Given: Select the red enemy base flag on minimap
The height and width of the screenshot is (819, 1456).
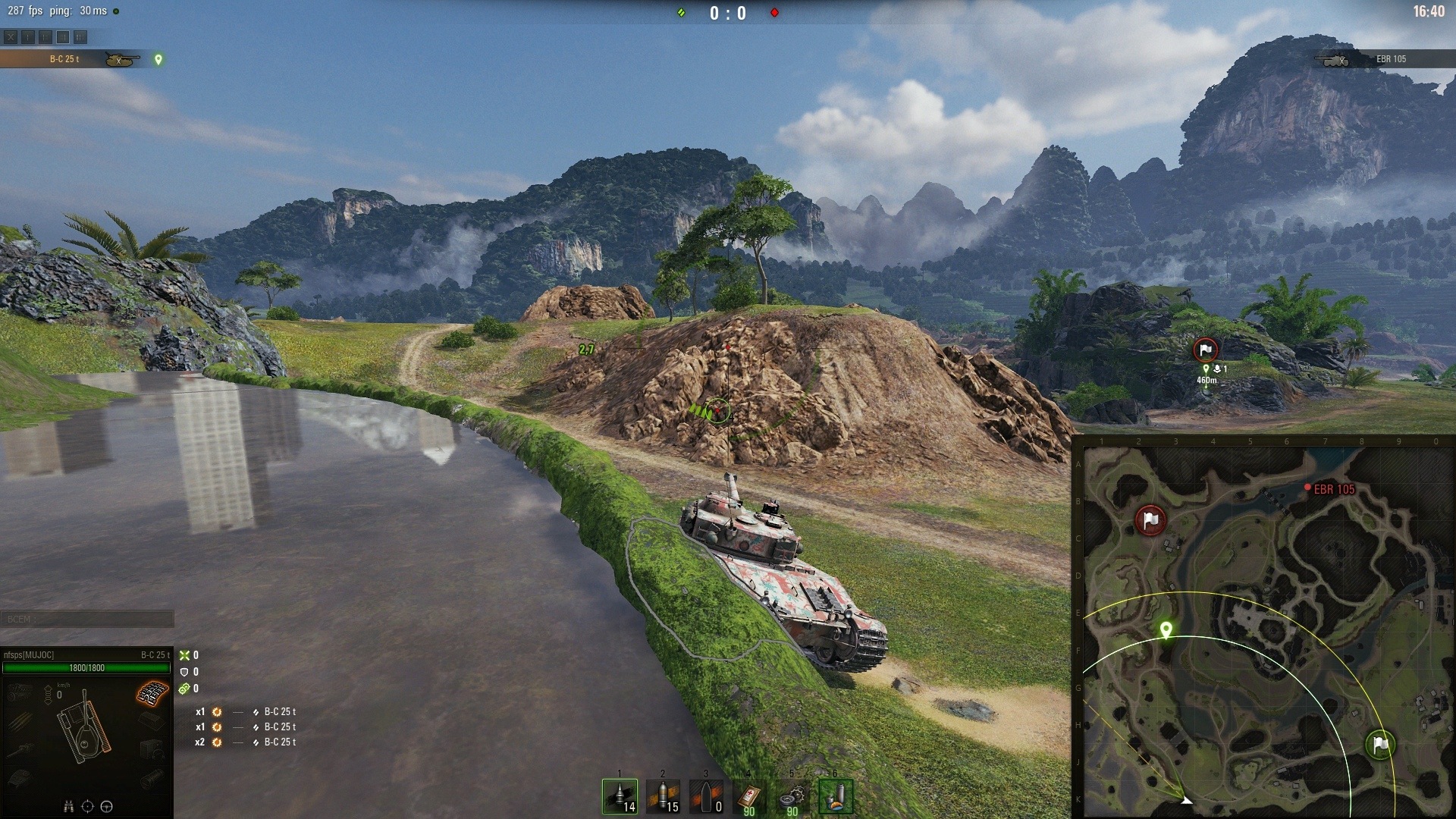Looking at the screenshot, I should coord(1150,520).
